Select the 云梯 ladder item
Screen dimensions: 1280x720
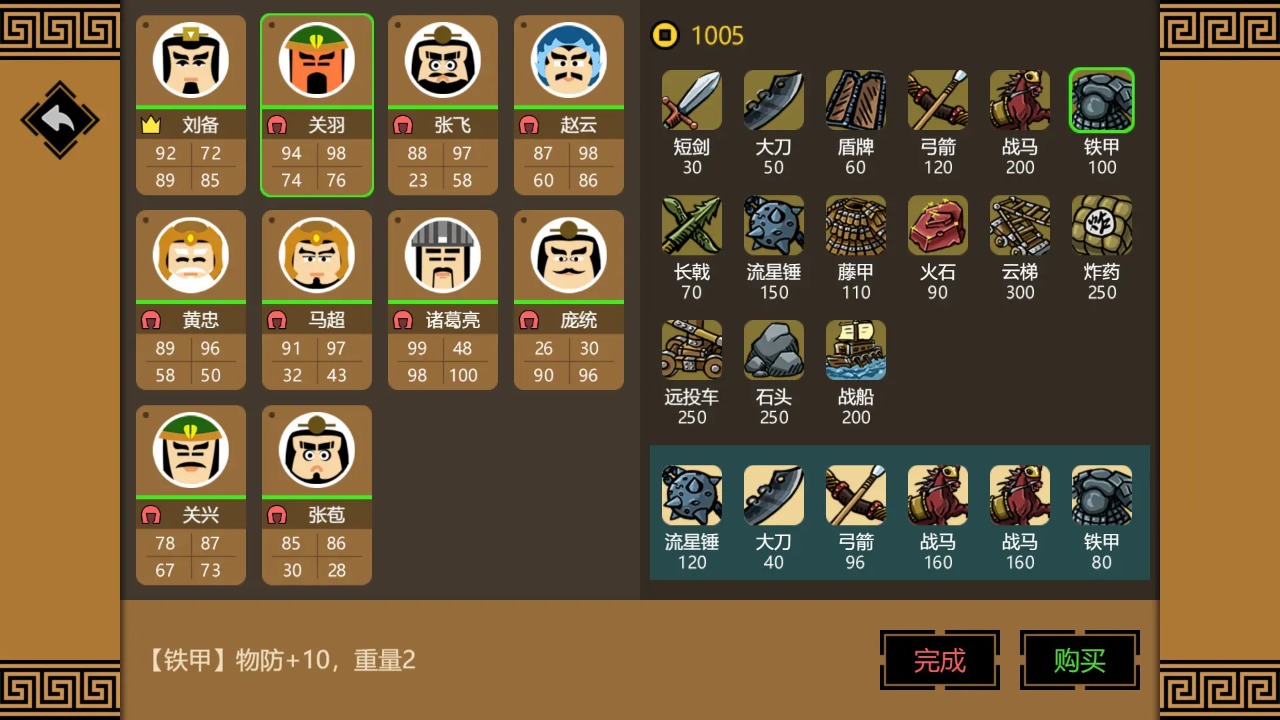tap(1019, 225)
